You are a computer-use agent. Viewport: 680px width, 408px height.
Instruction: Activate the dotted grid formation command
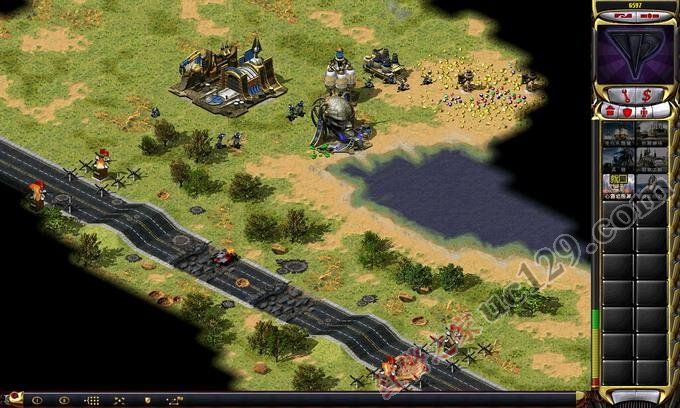[x=92, y=400]
